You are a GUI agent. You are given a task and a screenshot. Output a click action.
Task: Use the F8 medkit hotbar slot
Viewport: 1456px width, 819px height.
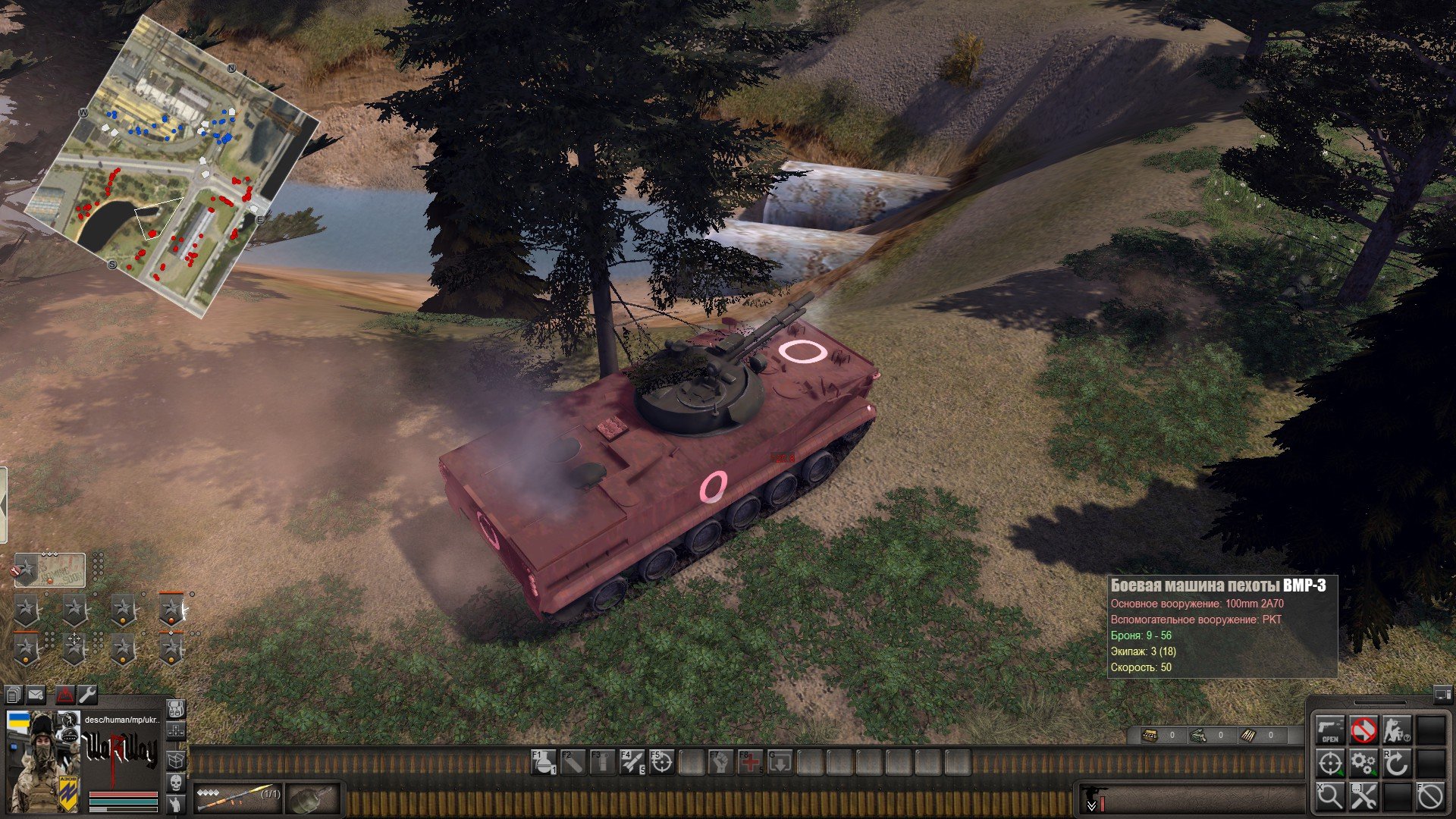[750, 762]
